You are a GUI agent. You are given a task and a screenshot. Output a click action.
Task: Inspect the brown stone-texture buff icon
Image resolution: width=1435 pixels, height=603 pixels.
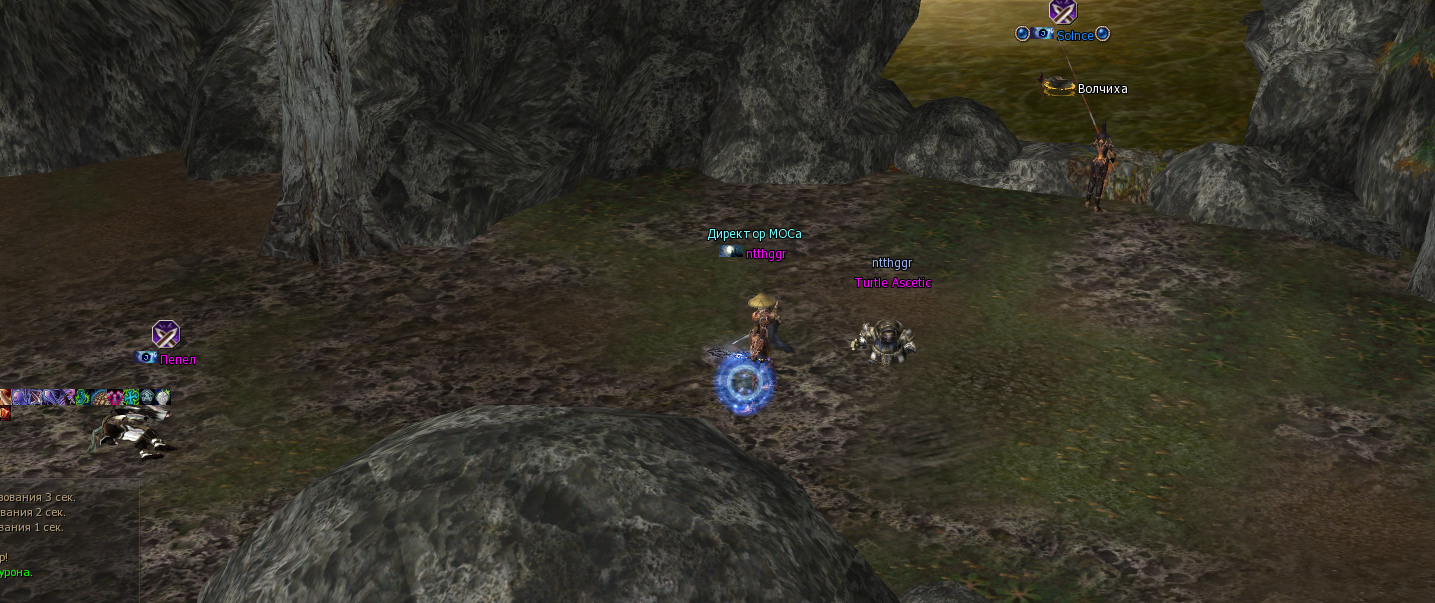(x=99, y=397)
